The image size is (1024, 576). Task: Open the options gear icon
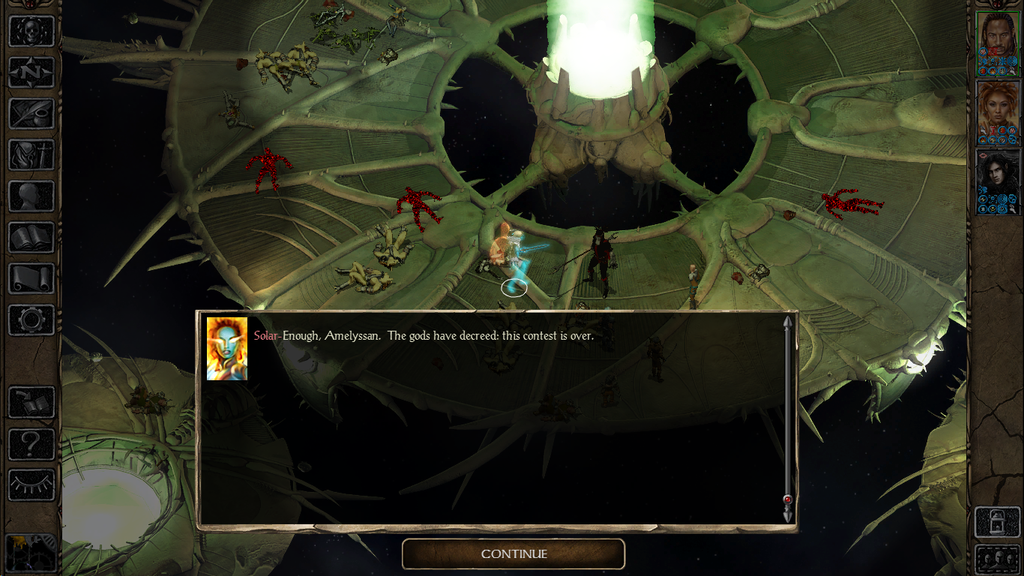[31, 320]
